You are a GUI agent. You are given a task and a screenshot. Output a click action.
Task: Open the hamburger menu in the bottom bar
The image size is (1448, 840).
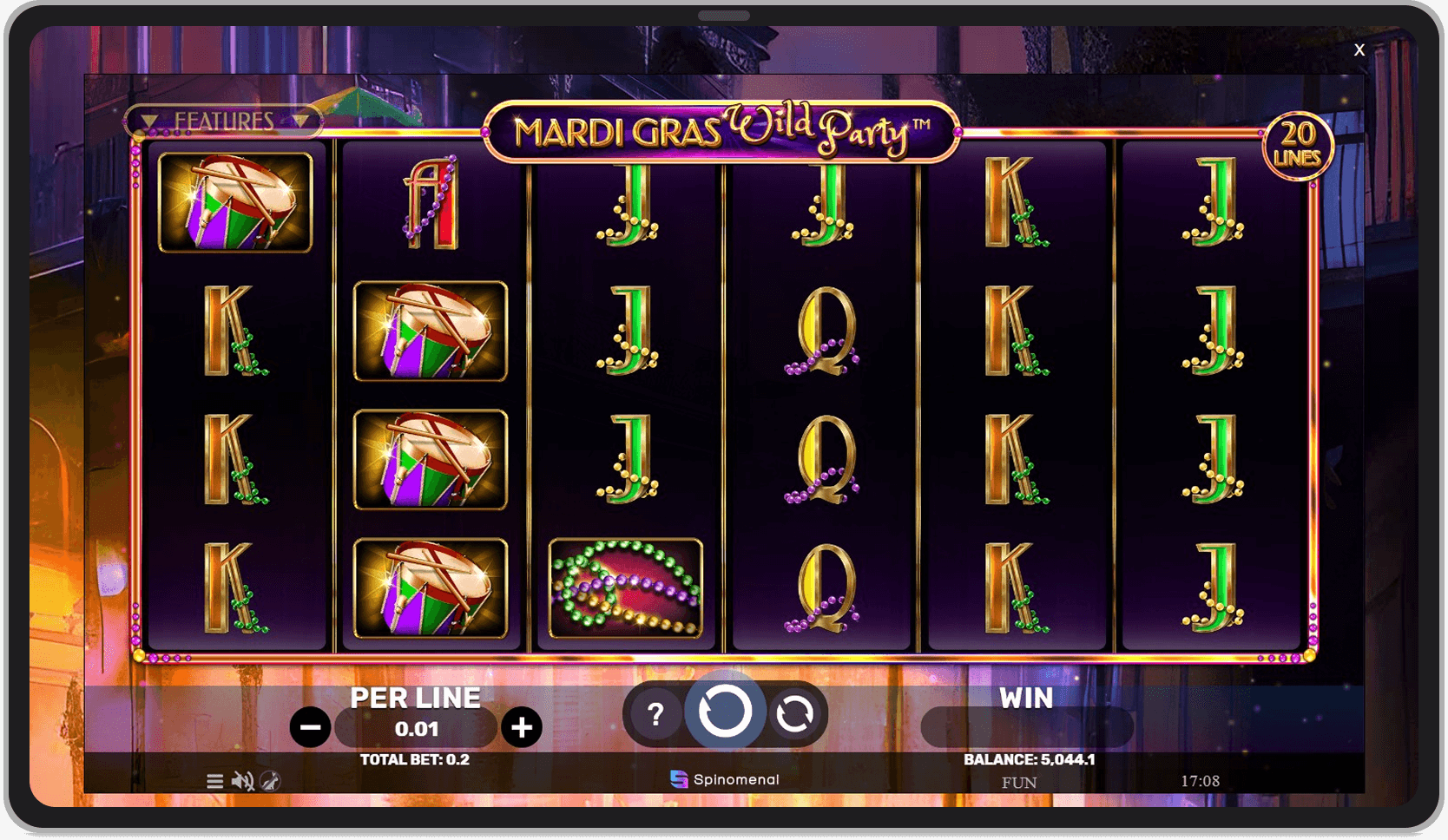[216, 781]
